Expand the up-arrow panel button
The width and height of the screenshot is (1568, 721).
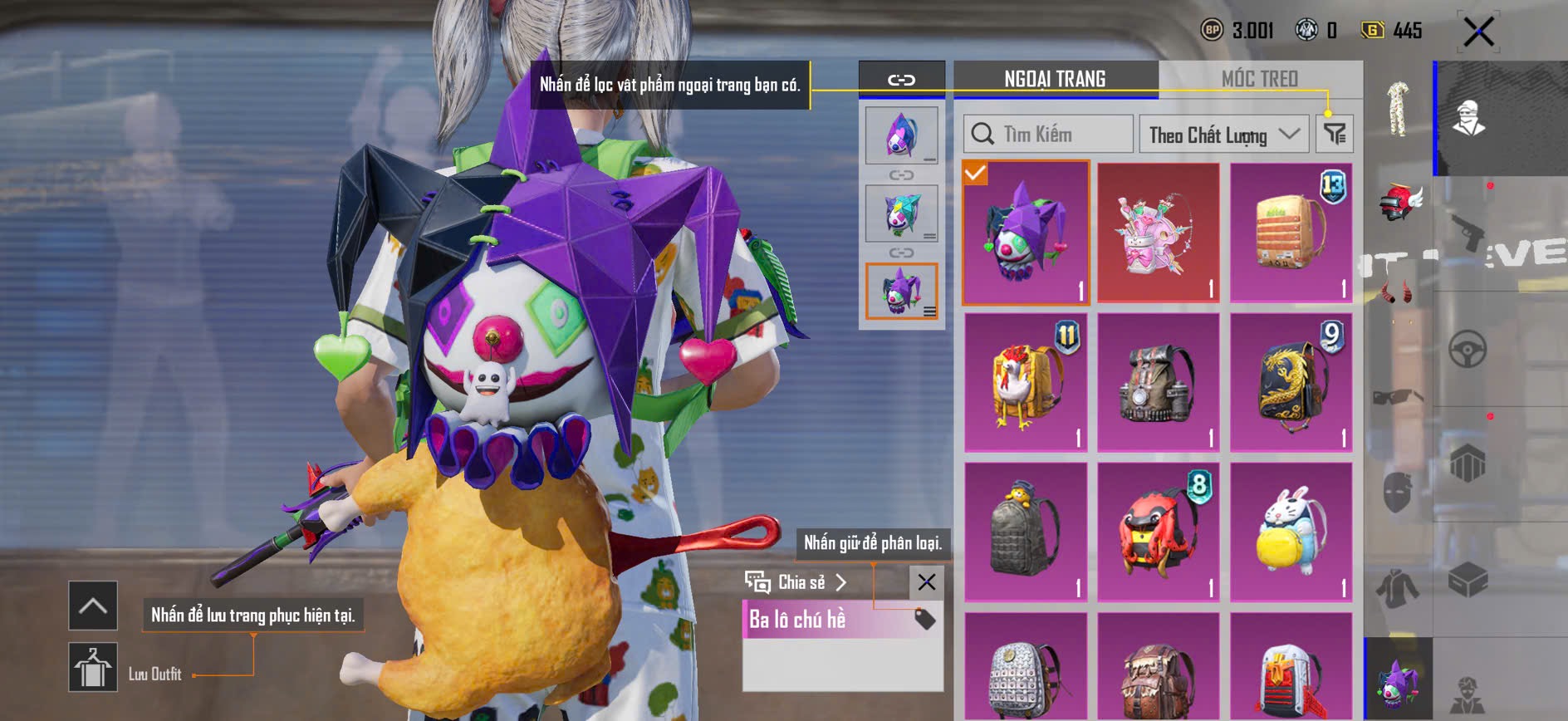coord(93,606)
